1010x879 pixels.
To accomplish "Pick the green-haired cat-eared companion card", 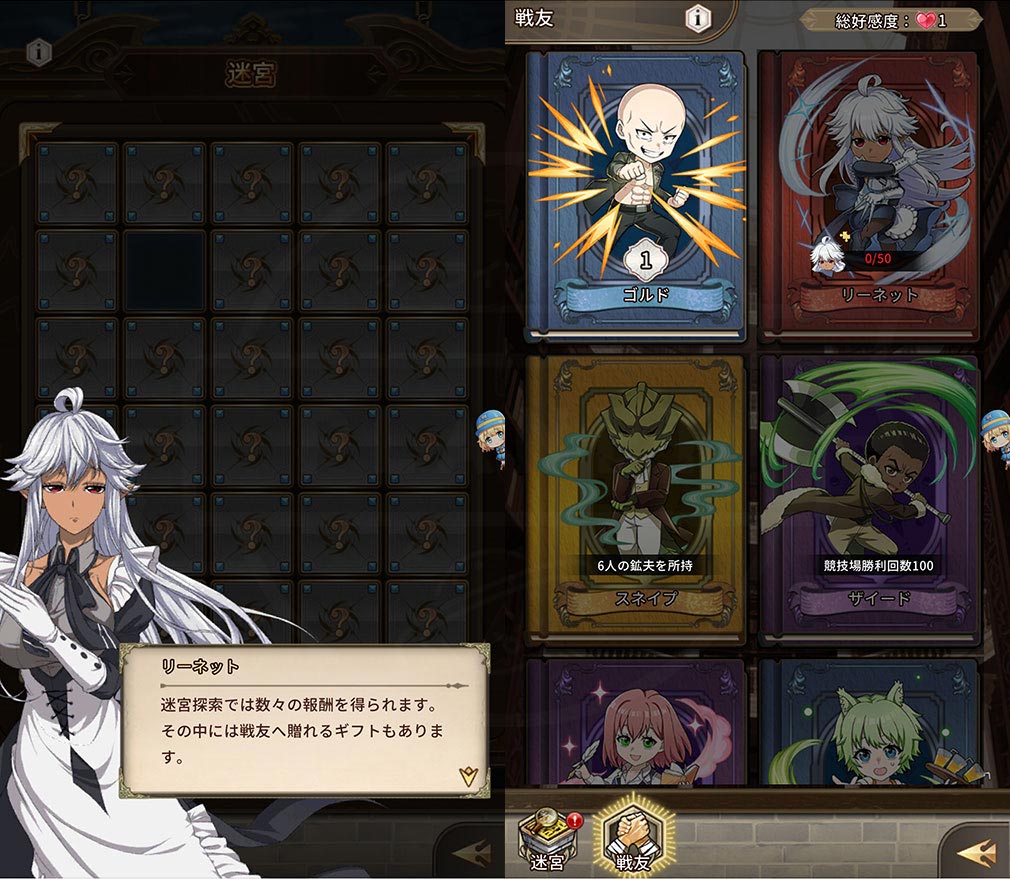I will pos(868,722).
